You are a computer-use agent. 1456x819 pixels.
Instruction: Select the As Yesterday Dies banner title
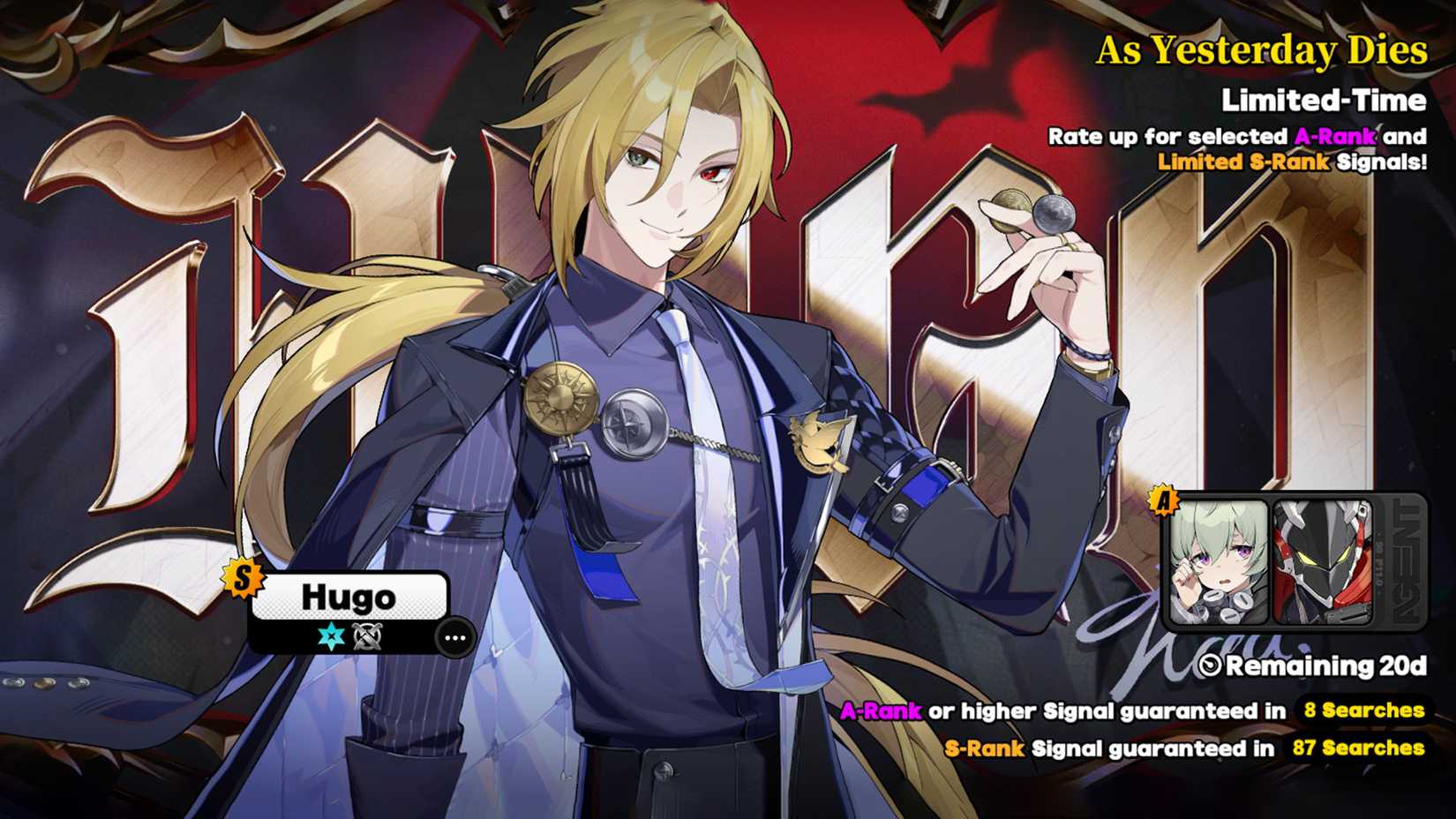click(1262, 53)
